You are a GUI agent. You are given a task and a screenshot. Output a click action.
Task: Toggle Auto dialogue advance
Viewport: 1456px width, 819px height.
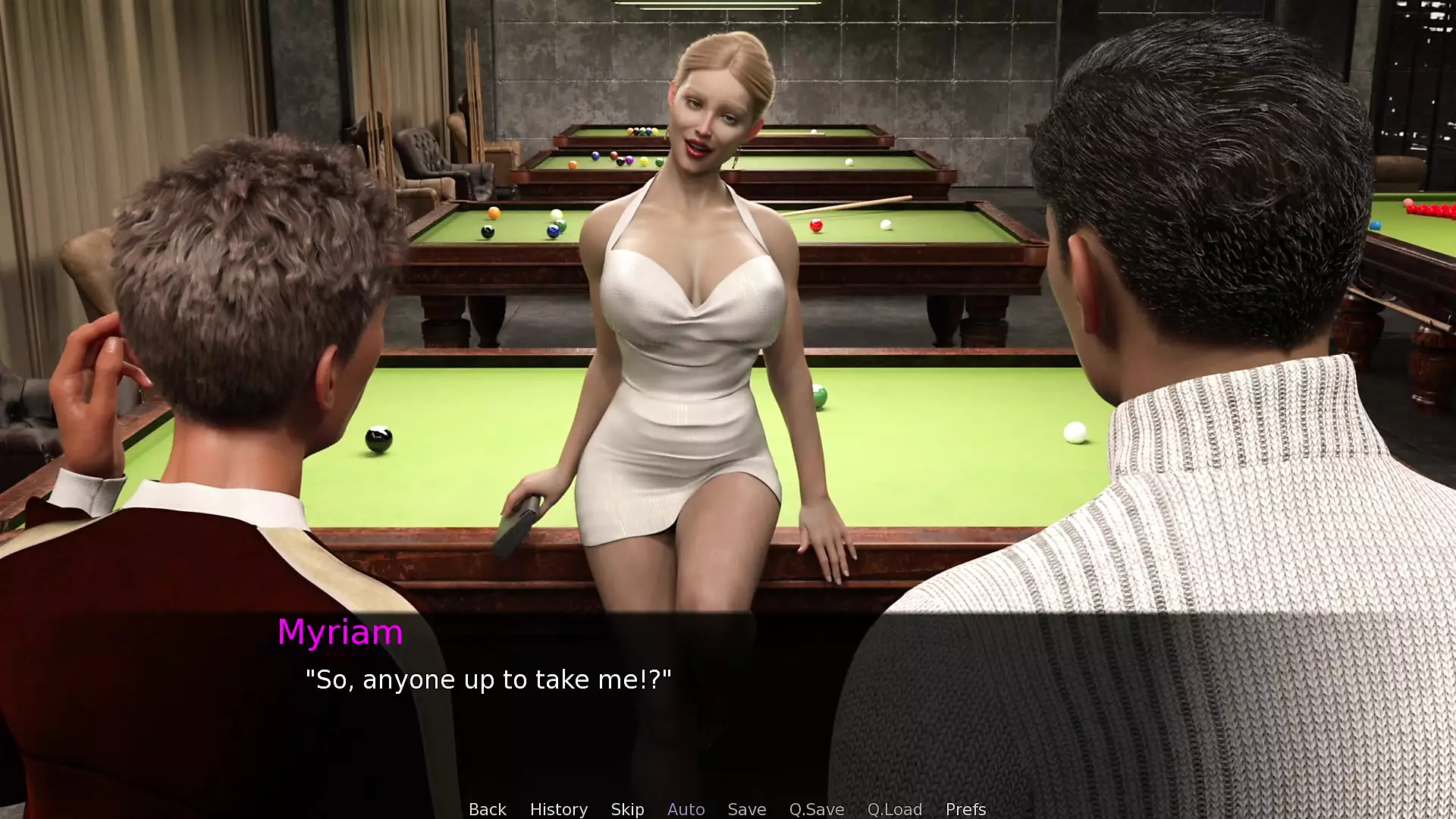tap(686, 809)
